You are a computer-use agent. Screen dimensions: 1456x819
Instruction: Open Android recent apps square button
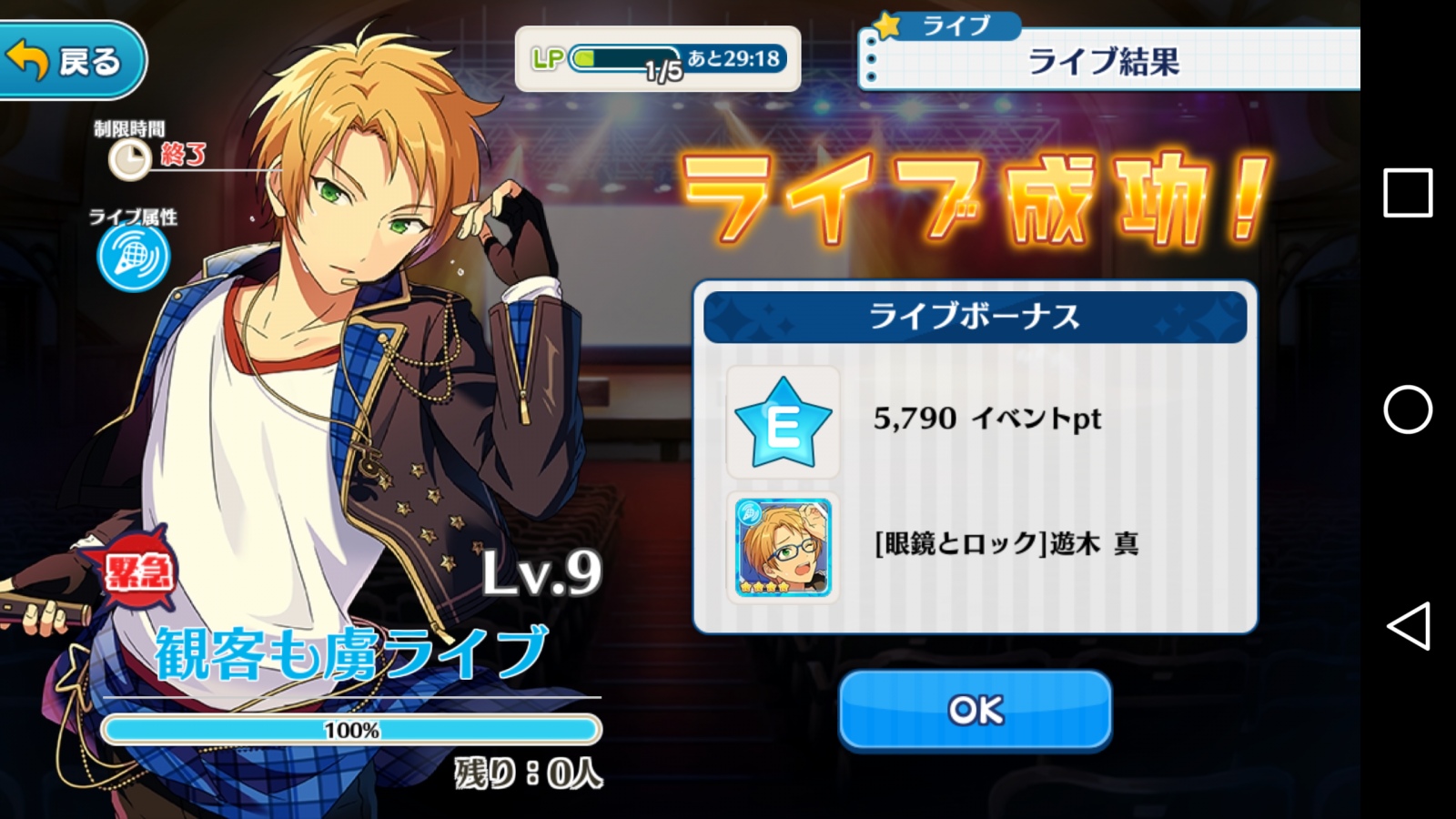(x=1407, y=193)
